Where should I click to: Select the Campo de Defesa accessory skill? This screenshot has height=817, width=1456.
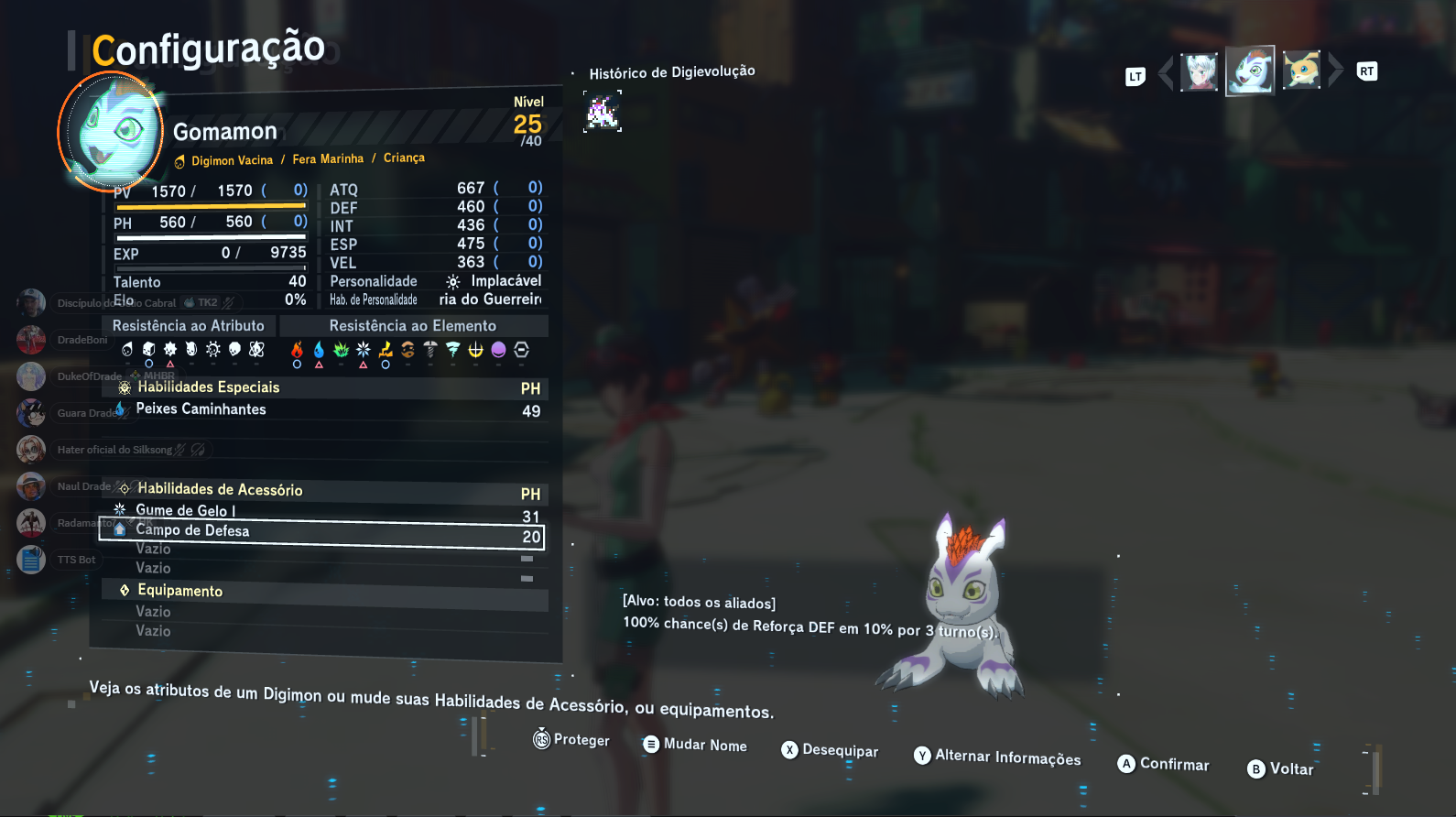point(321,533)
